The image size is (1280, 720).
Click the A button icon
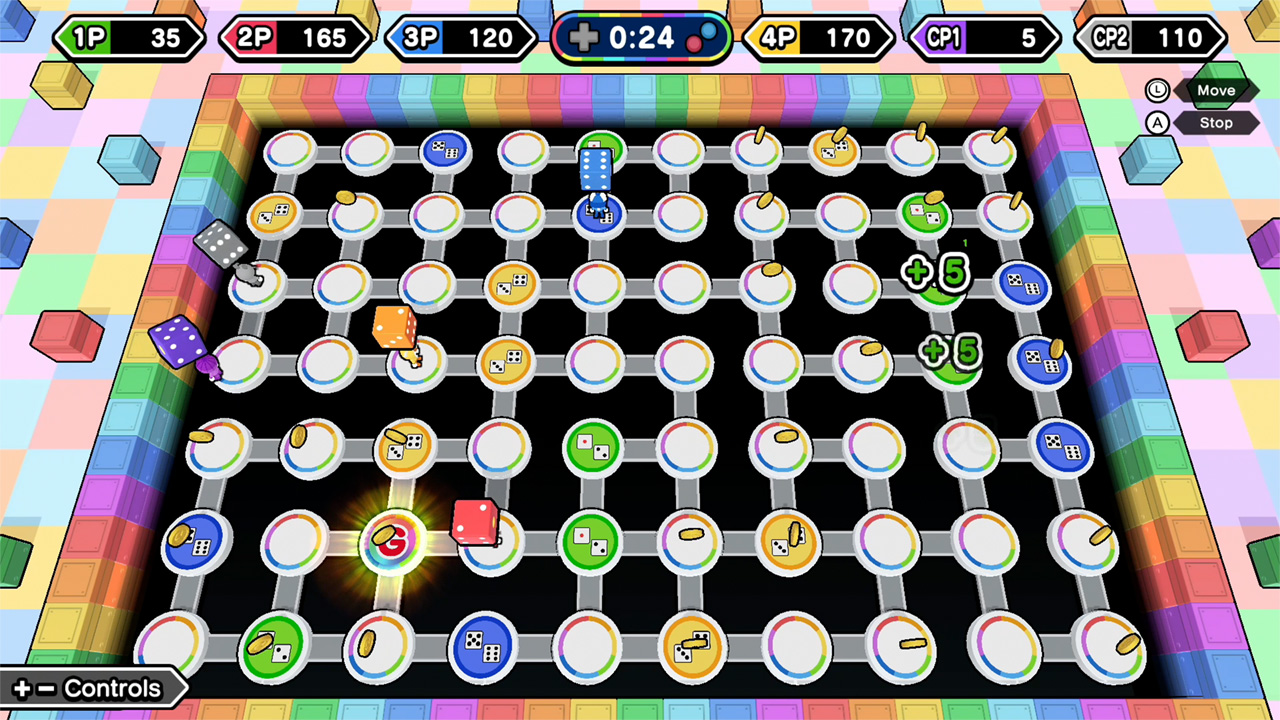[x=1157, y=122]
